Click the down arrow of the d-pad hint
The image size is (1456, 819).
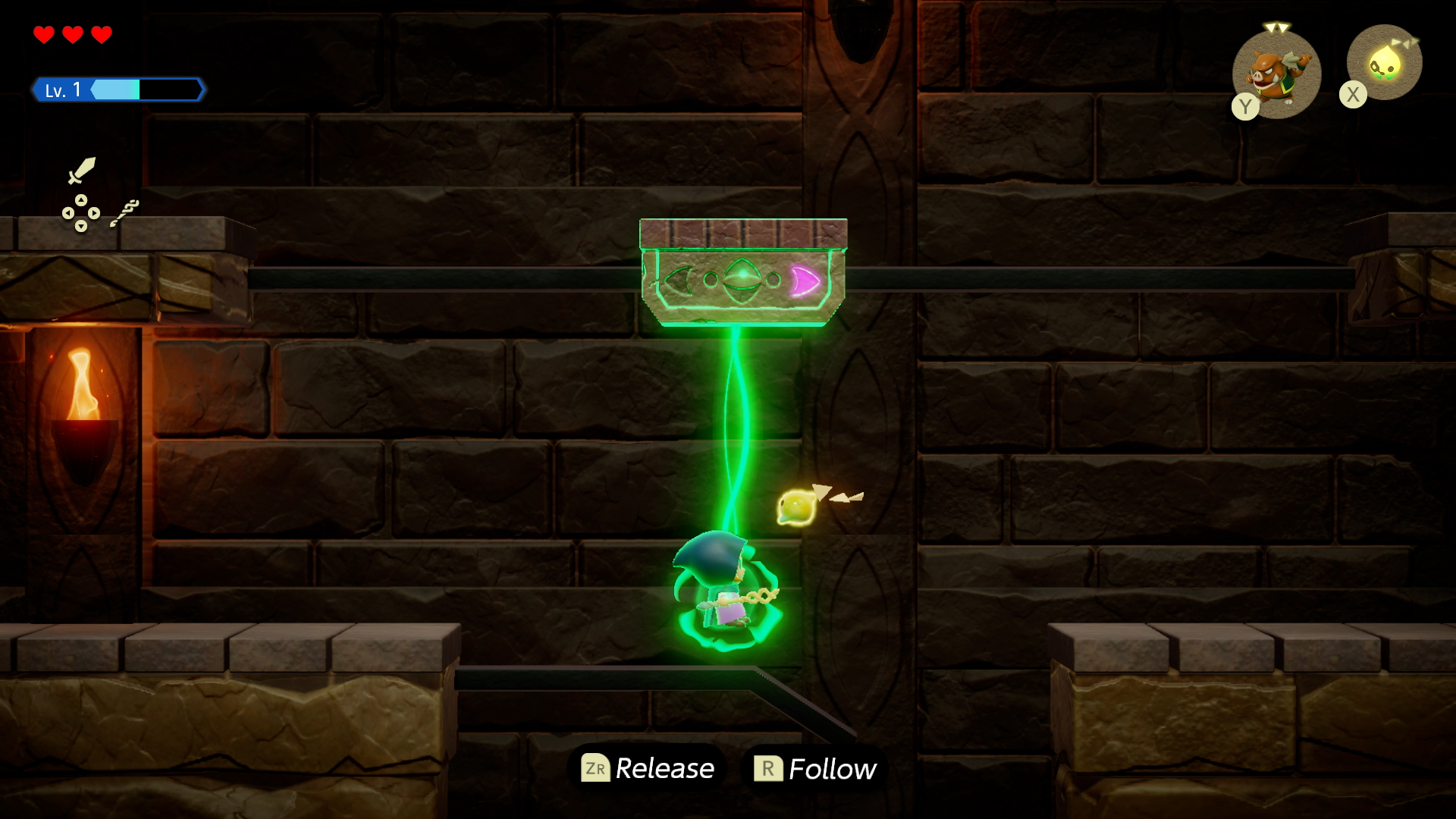click(81, 227)
